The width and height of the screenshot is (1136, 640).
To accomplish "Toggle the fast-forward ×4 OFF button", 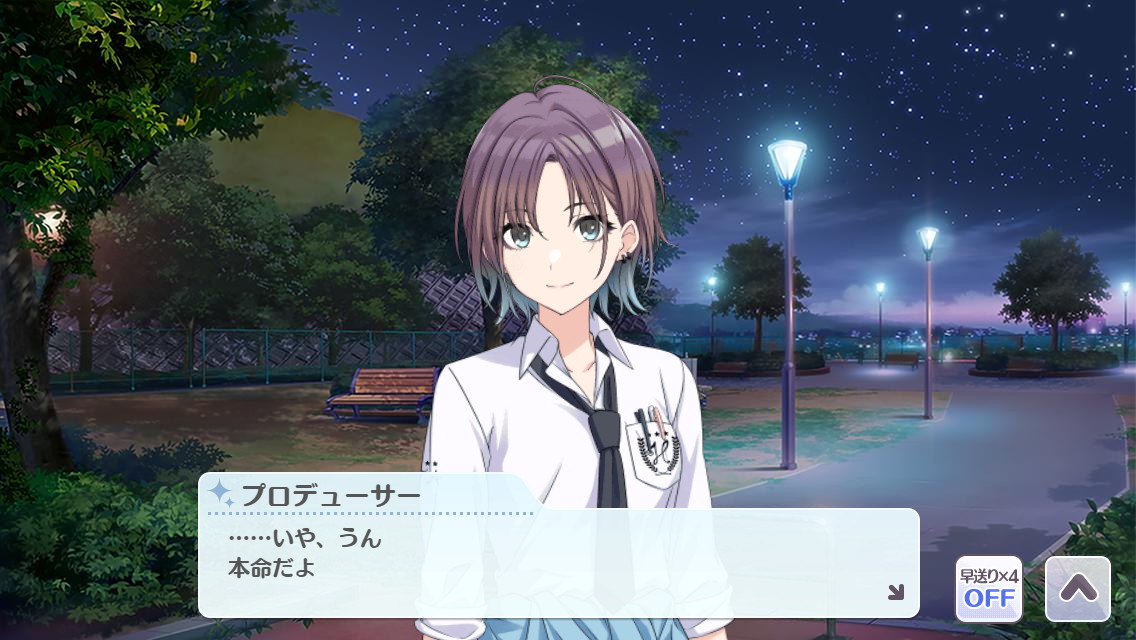I will [989, 589].
